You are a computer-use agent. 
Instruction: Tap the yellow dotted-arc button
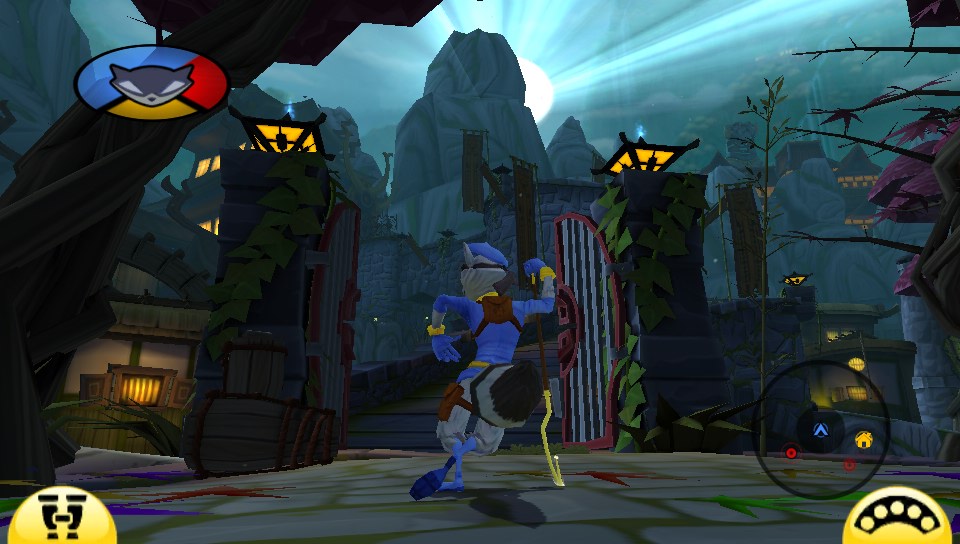coord(898,518)
